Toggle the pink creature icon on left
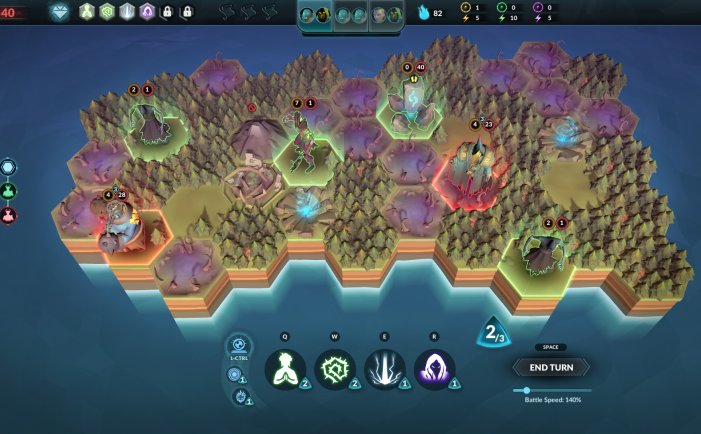Viewport: 701px width, 434px height. [9, 215]
